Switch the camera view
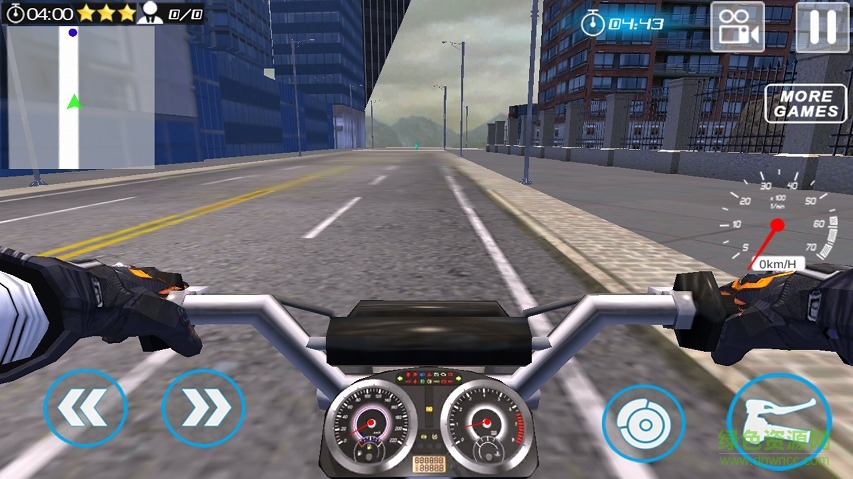853x479 pixels. tap(737, 26)
